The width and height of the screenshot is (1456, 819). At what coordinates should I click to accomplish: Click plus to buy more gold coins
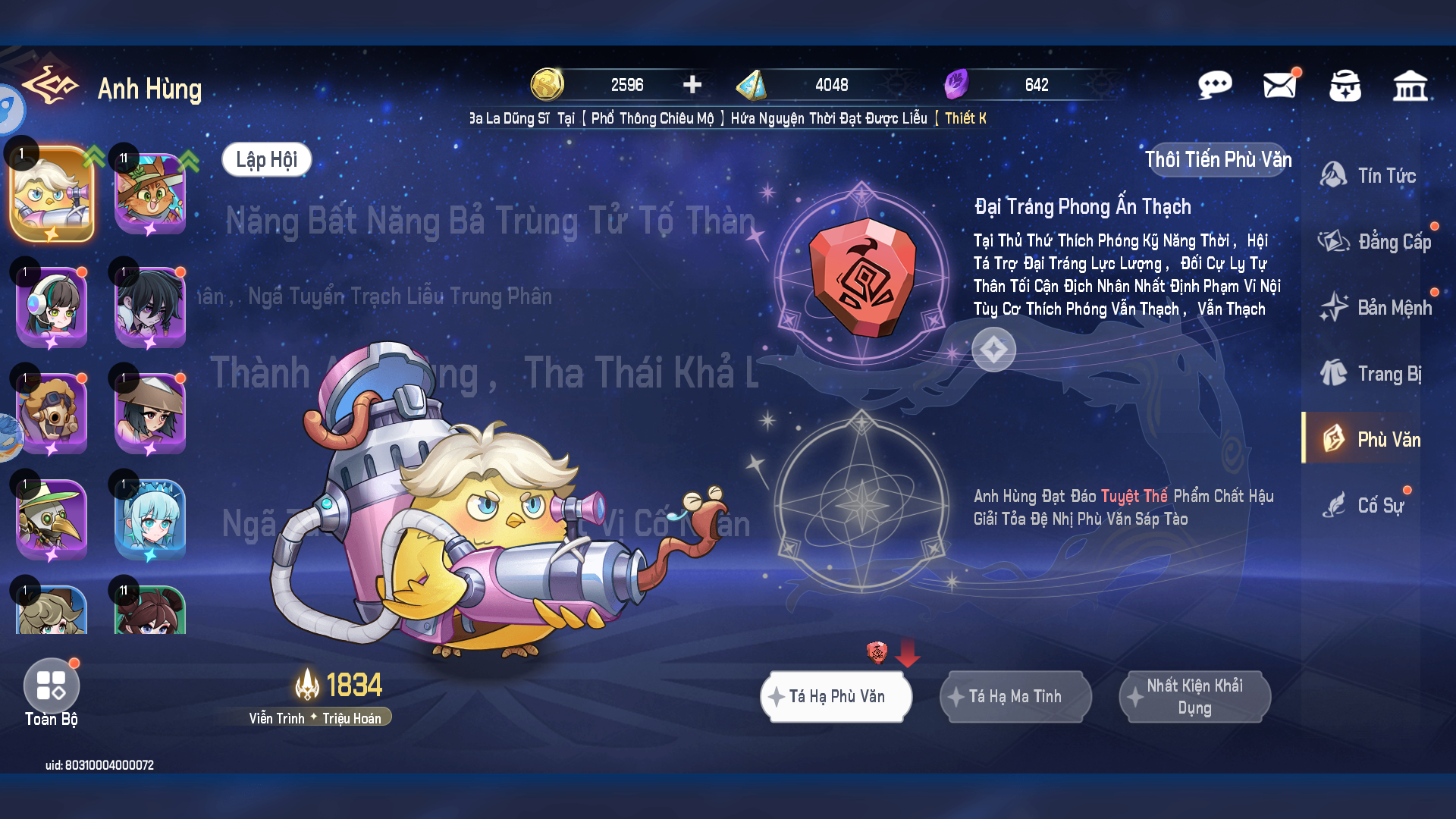pyautogui.click(x=691, y=85)
